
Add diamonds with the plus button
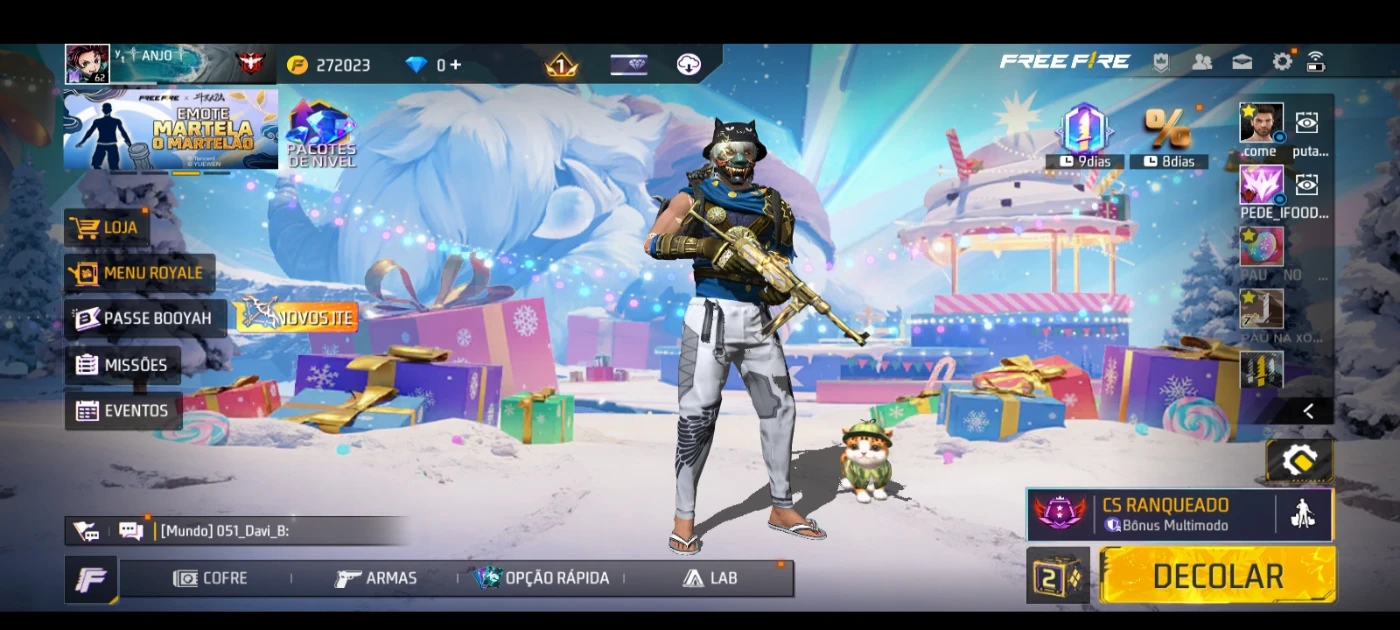[456, 65]
